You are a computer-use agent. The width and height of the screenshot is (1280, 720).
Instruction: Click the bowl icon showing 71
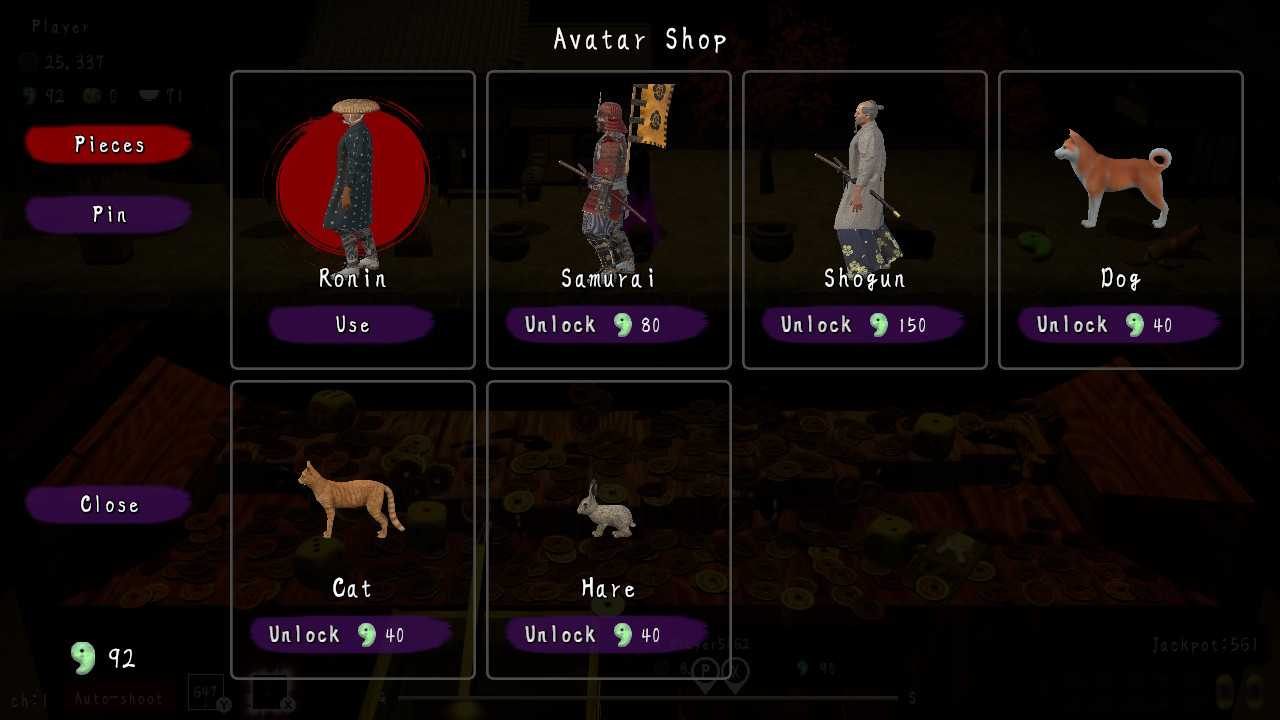point(150,95)
